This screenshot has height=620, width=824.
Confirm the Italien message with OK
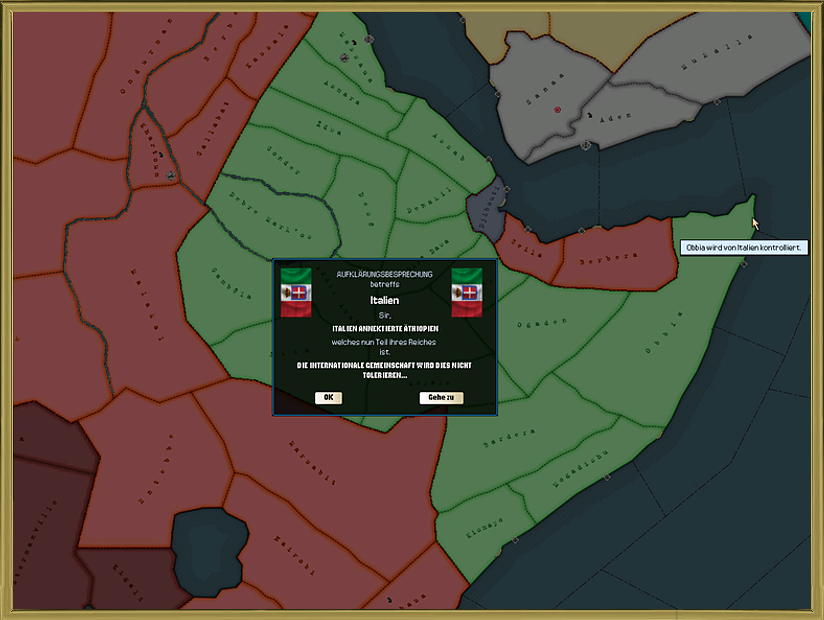click(x=328, y=397)
